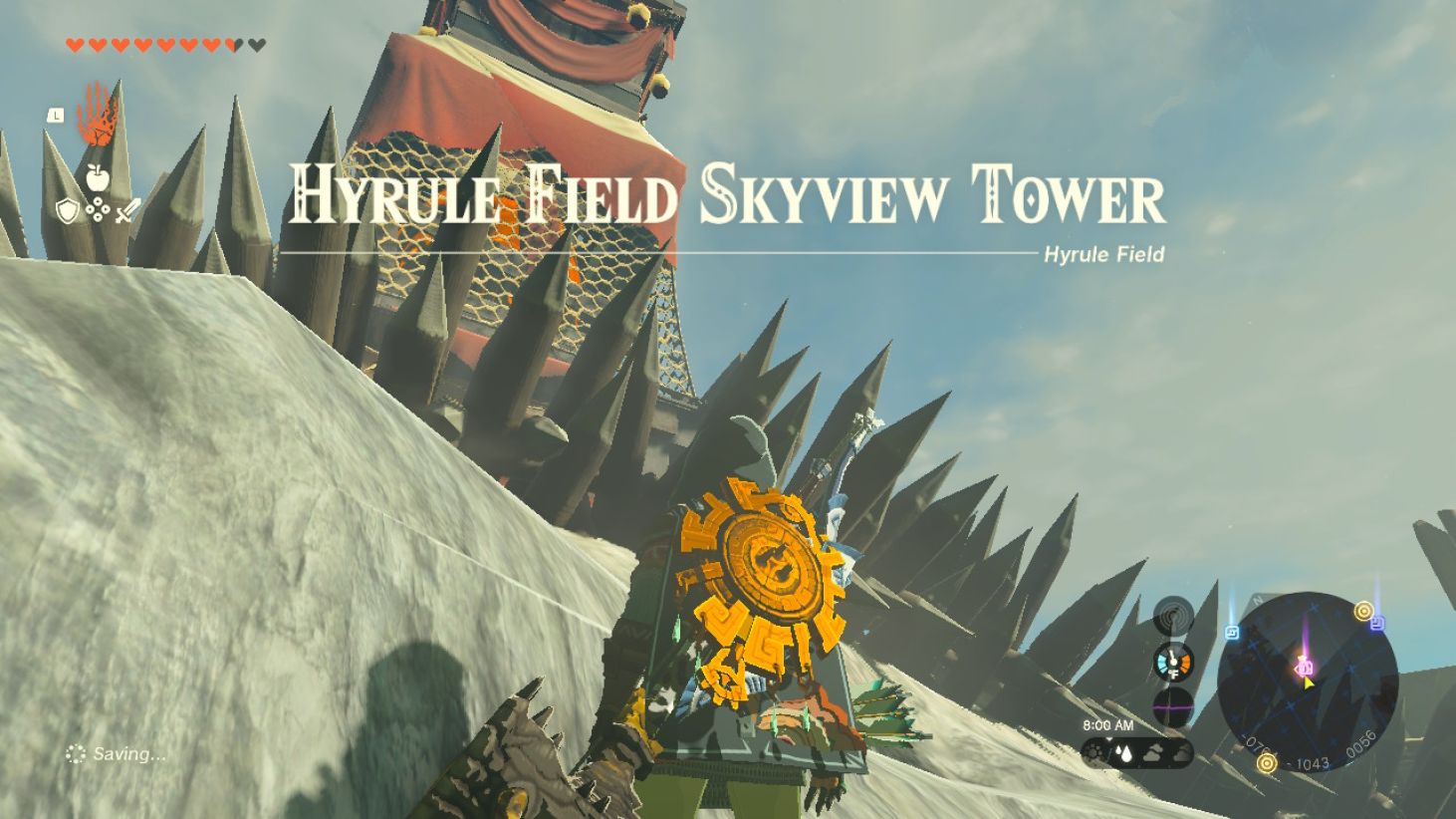This screenshot has width=1456, height=819.
Task: Click the apple food icon in the HUD
Action: [x=97, y=177]
